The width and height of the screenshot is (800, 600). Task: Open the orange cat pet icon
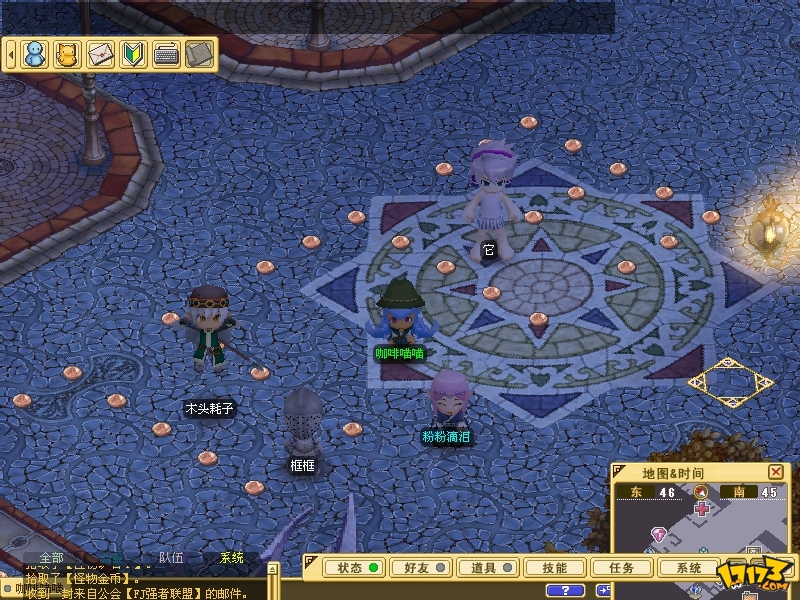(67, 54)
